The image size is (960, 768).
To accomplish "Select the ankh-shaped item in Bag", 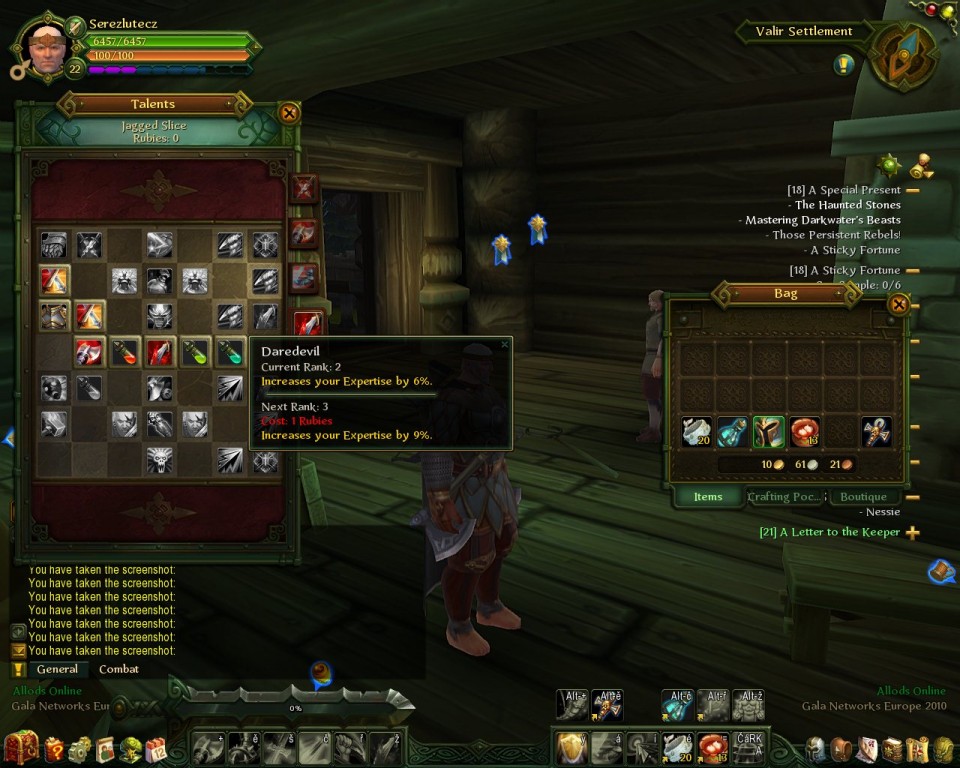I will [876, 431].
